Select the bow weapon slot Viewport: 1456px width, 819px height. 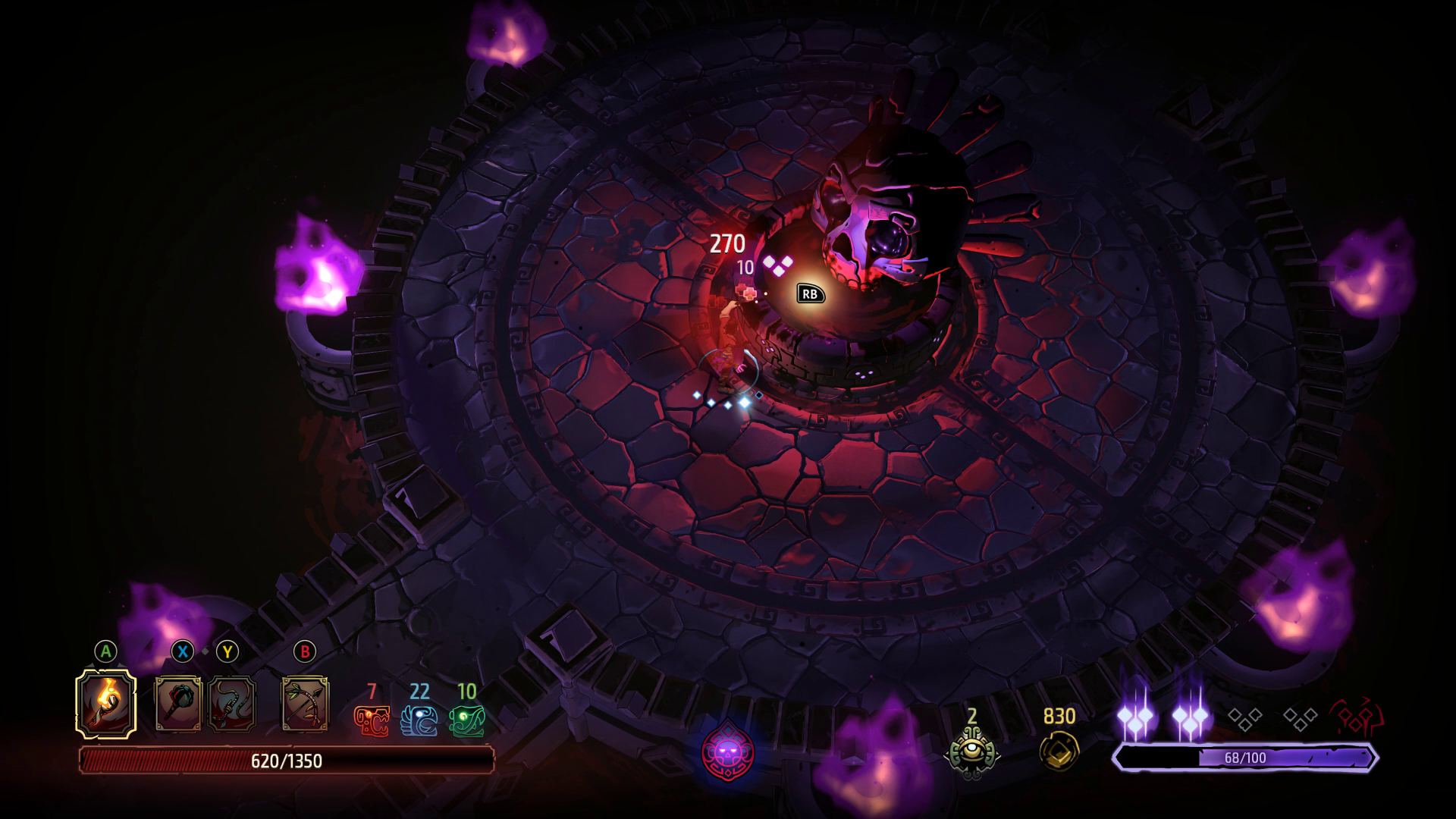pyautogui.click(x=305, y=704)
